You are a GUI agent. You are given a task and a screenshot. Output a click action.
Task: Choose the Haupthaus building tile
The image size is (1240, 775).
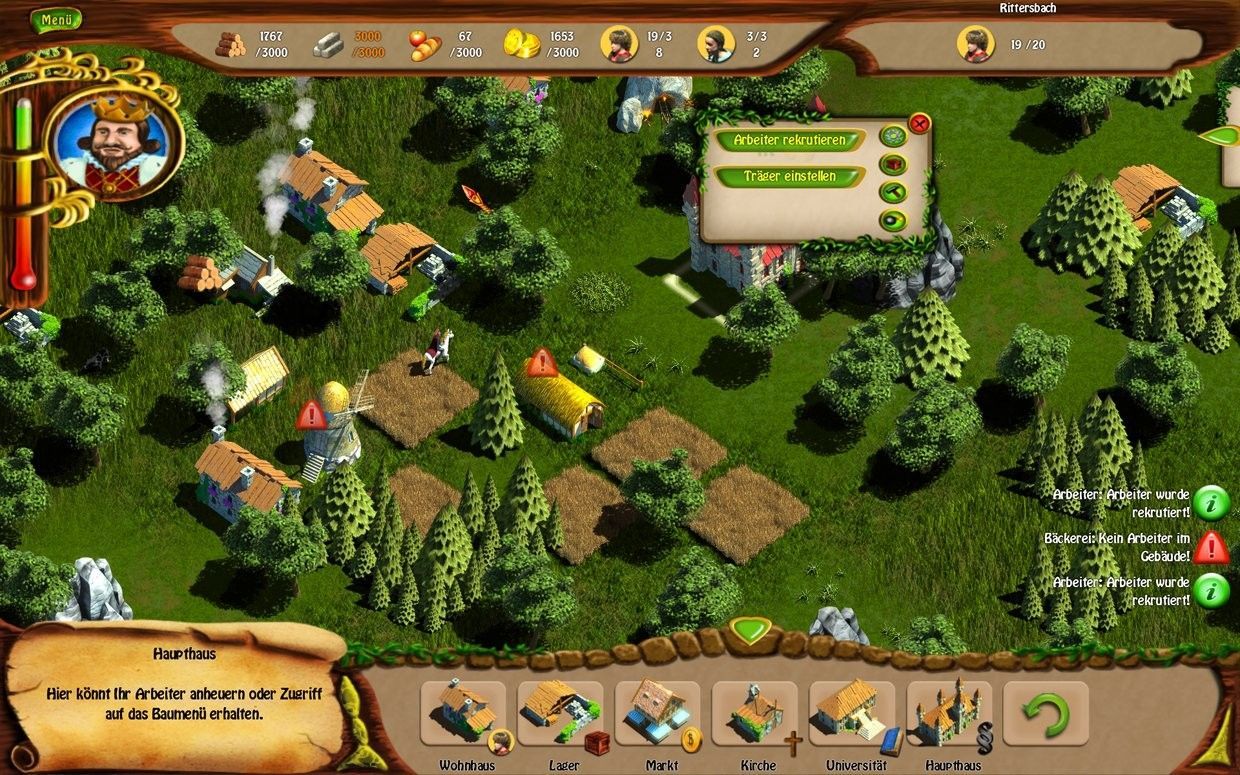(x=950, y=713)
